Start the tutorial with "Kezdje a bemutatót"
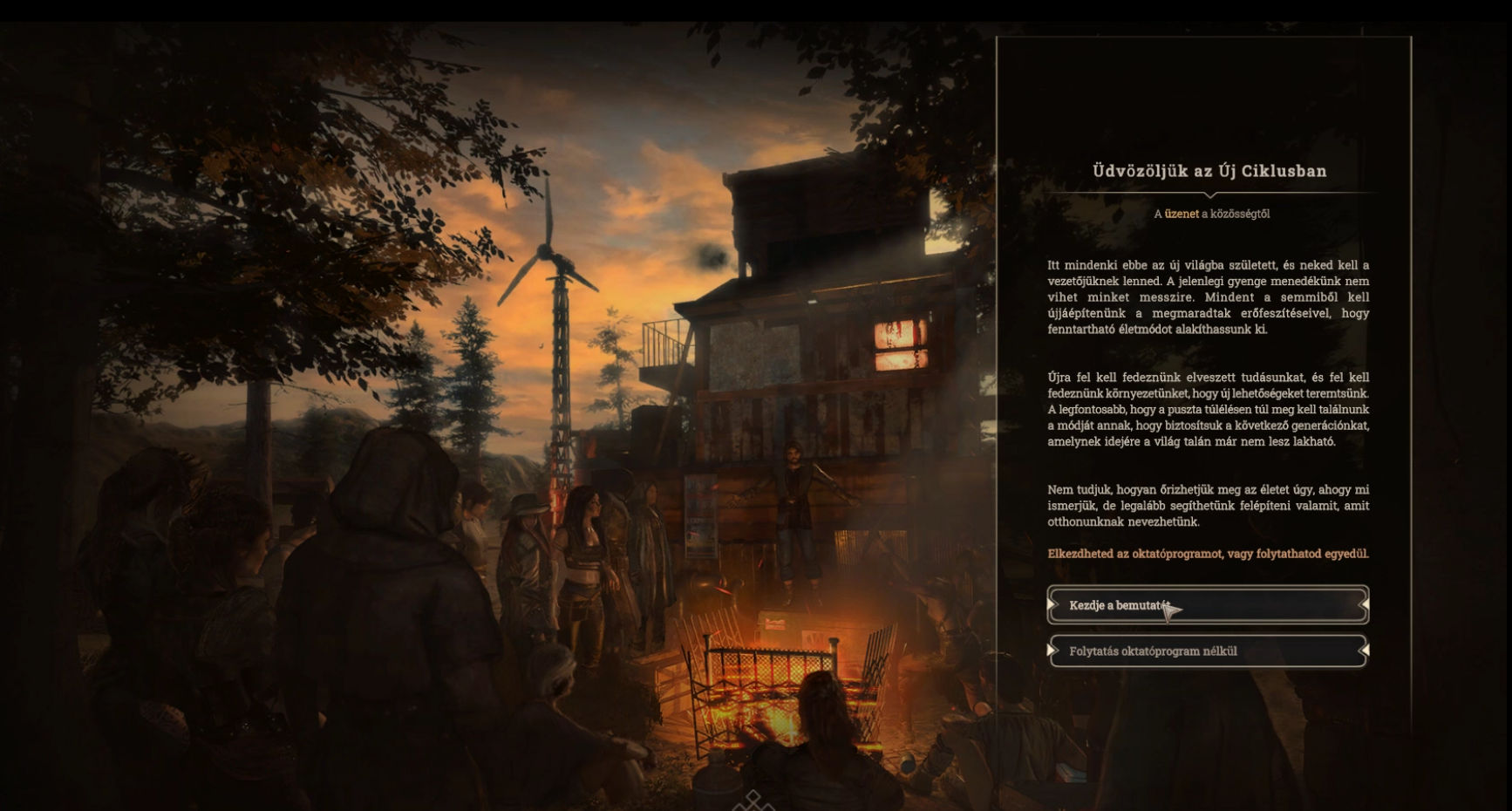Screen dimensions: 1512x811 click(1208, 605)
